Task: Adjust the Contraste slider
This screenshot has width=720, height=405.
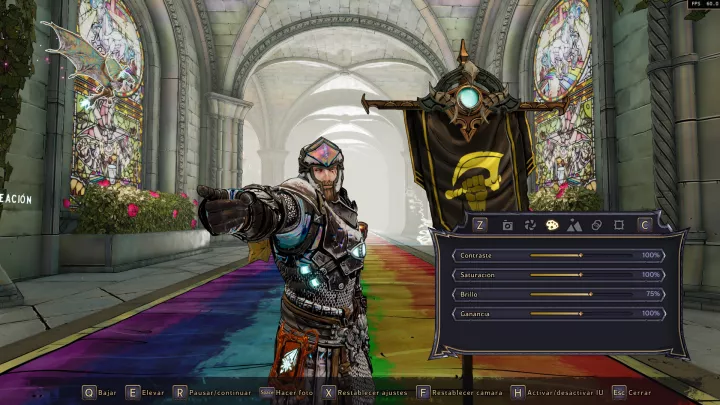Action: coord(581,255)
